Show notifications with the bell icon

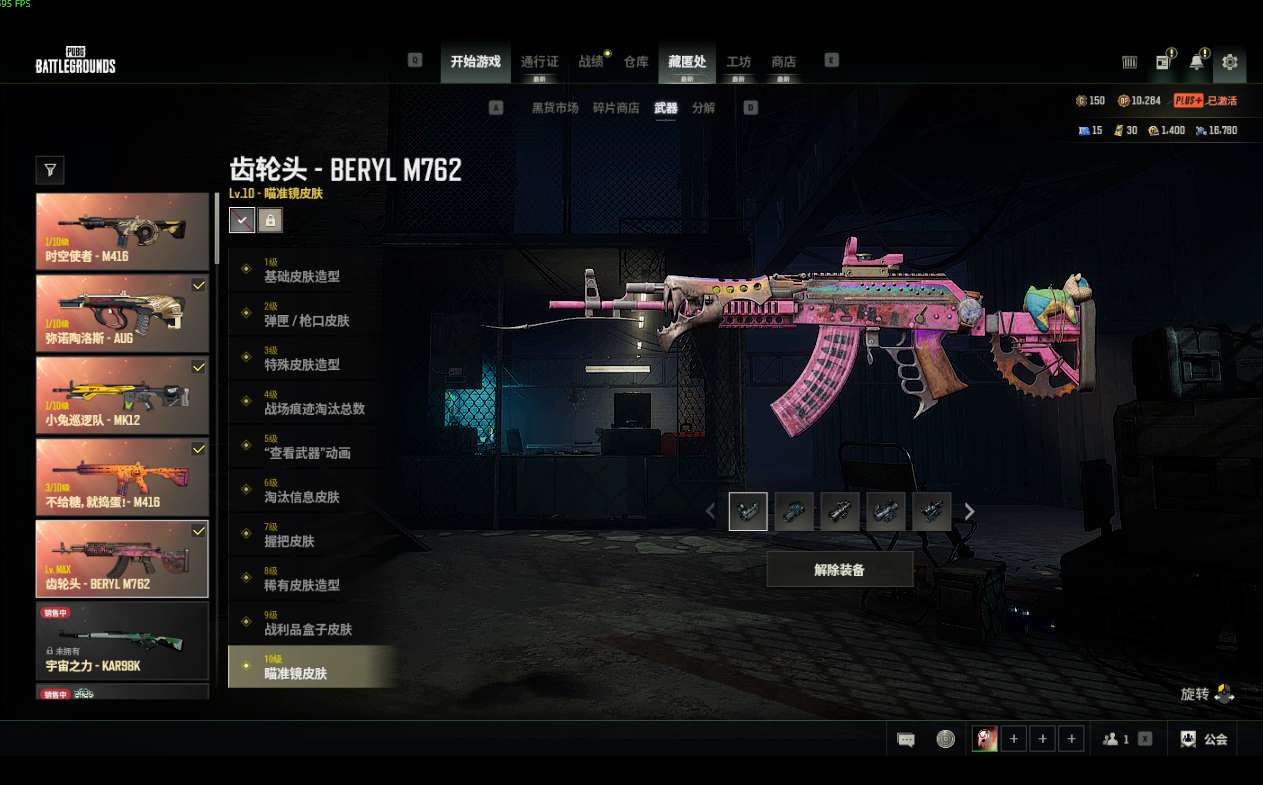click(x=1196, y=62)
